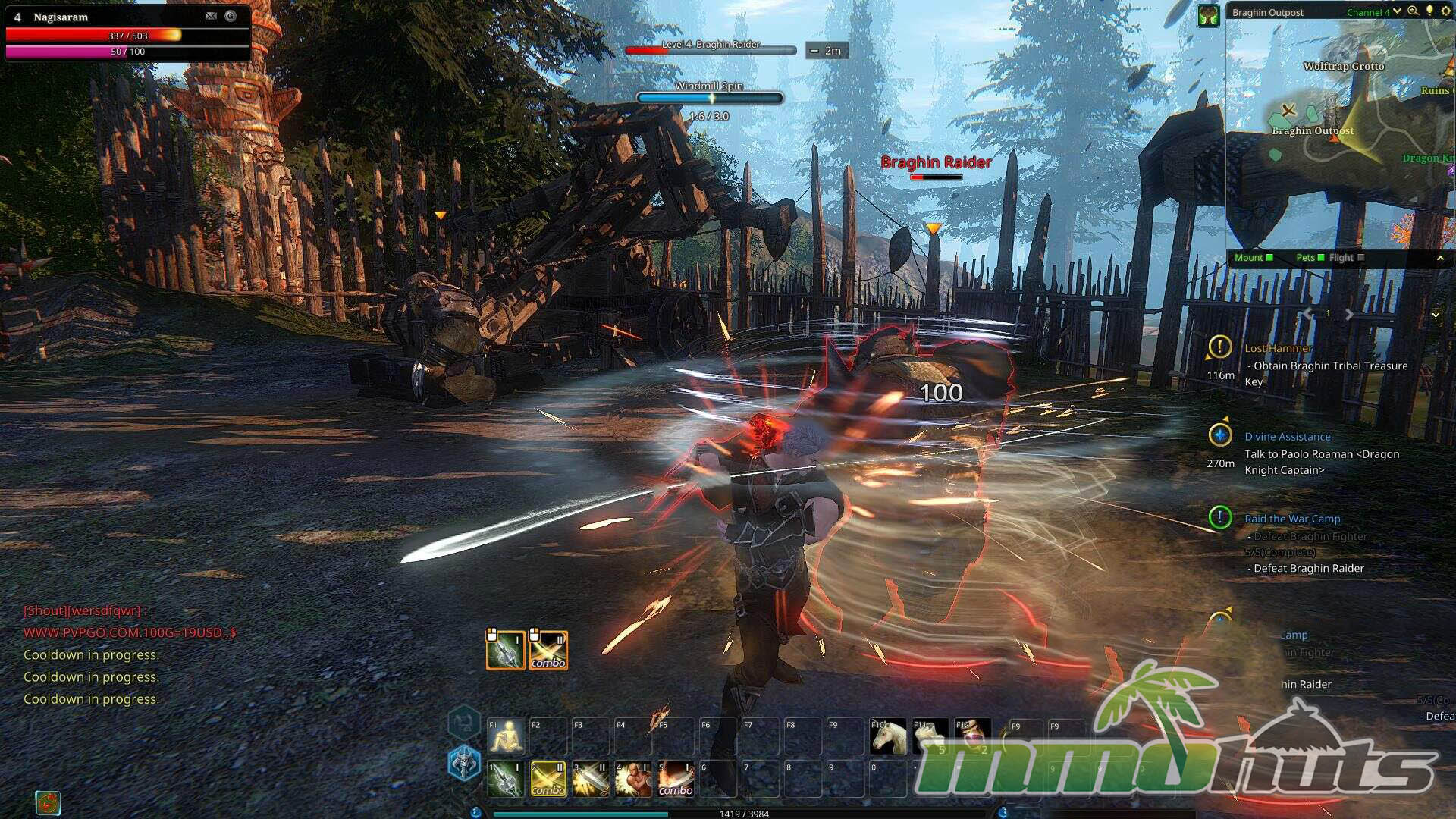
Task: Click the round G icon beside player name
Action: tap(231, 16)
